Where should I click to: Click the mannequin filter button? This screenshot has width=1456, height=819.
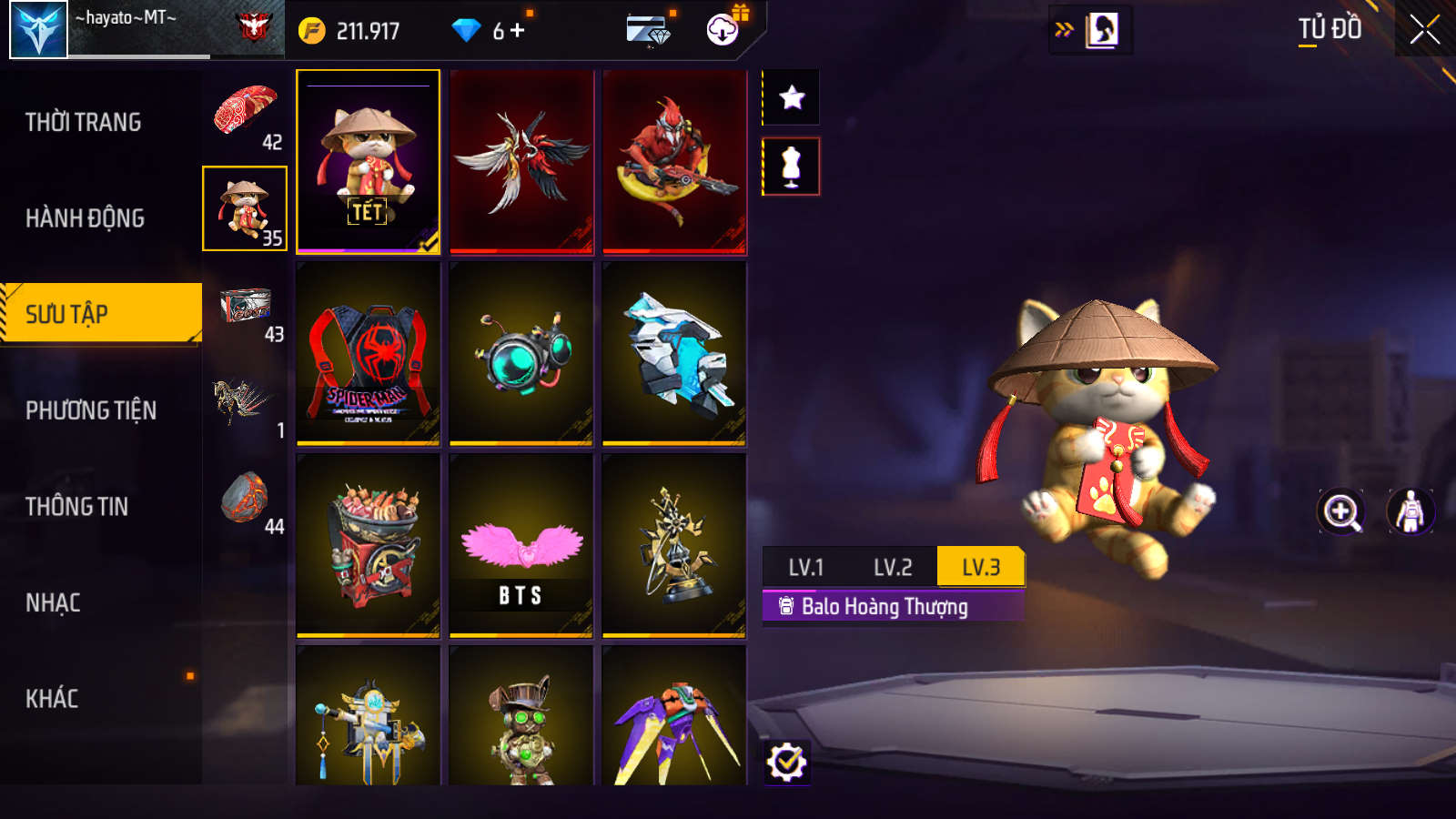(x=792, y=167)
